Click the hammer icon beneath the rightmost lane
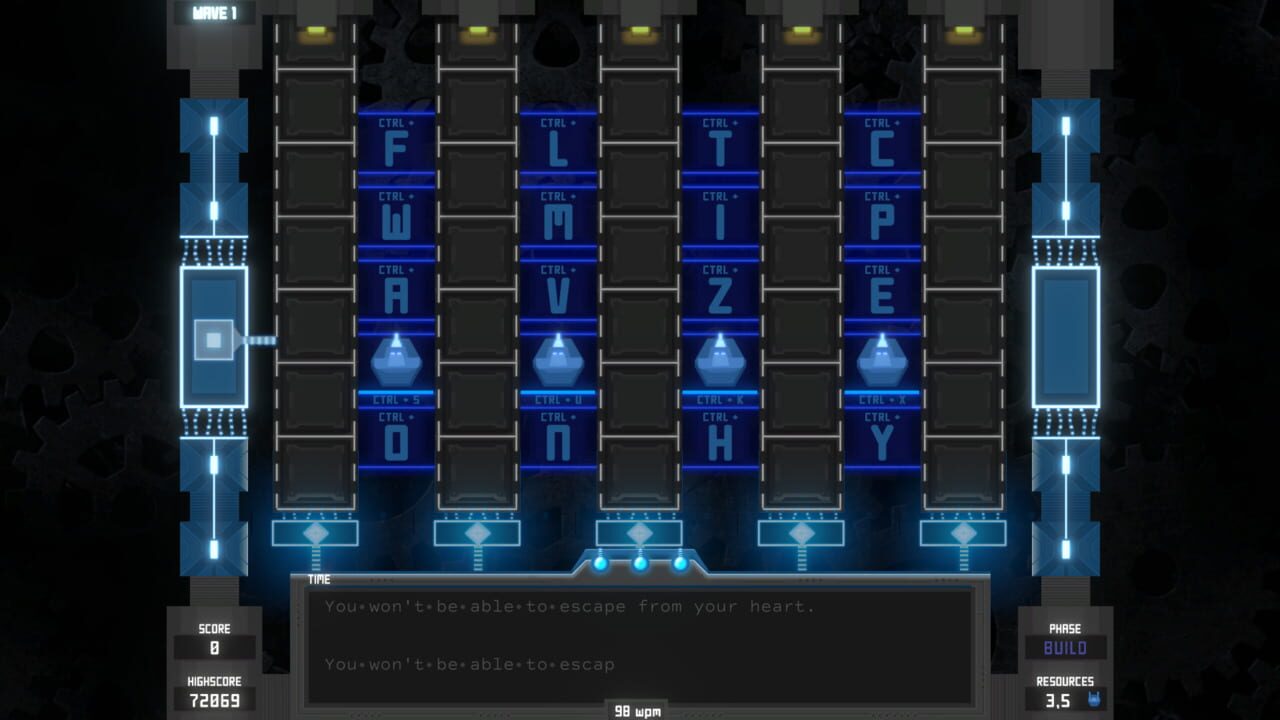This screenshot has width=1280, height=720. pos(963,533)
